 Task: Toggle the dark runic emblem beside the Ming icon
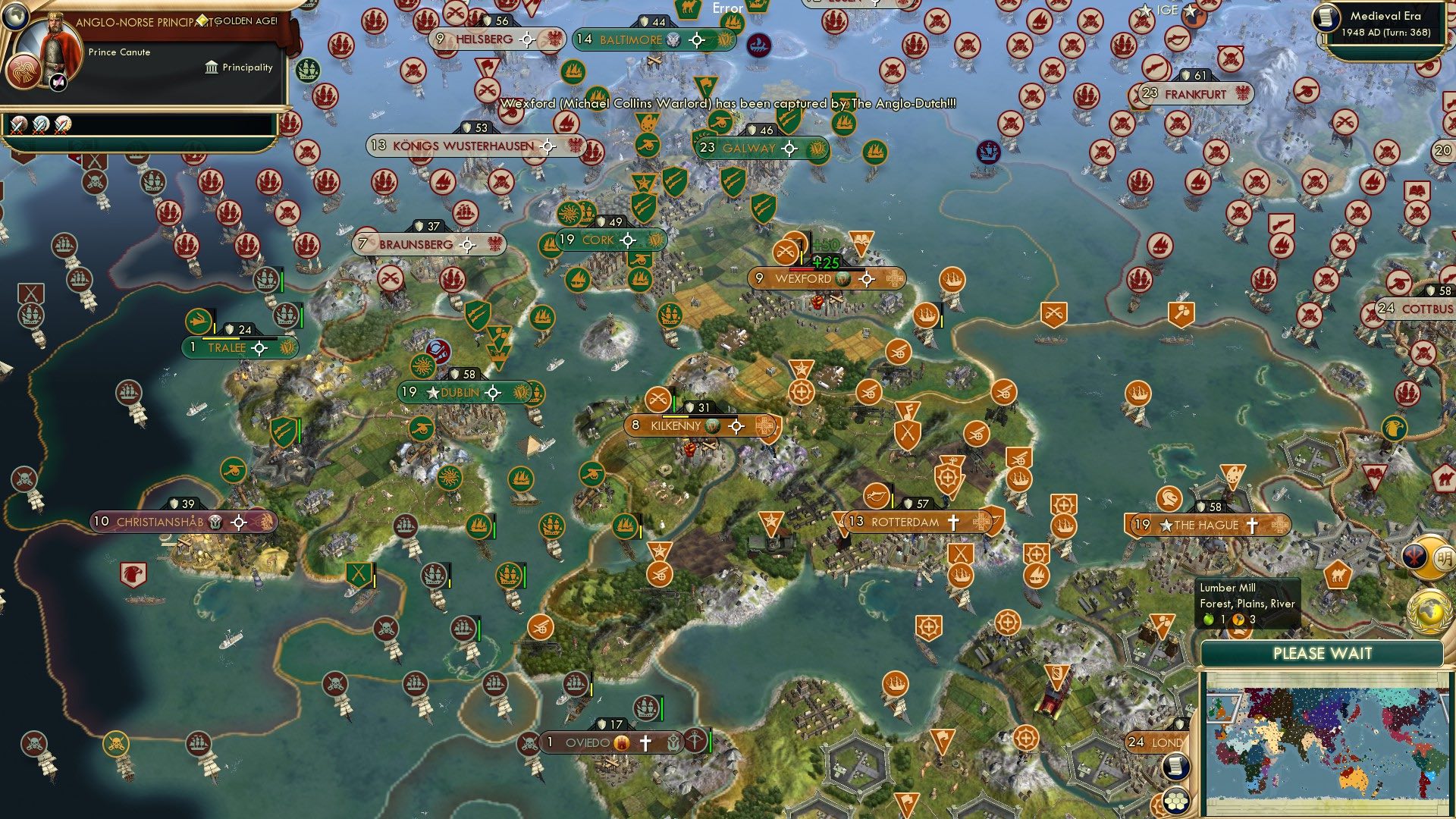click(1414, 556)
